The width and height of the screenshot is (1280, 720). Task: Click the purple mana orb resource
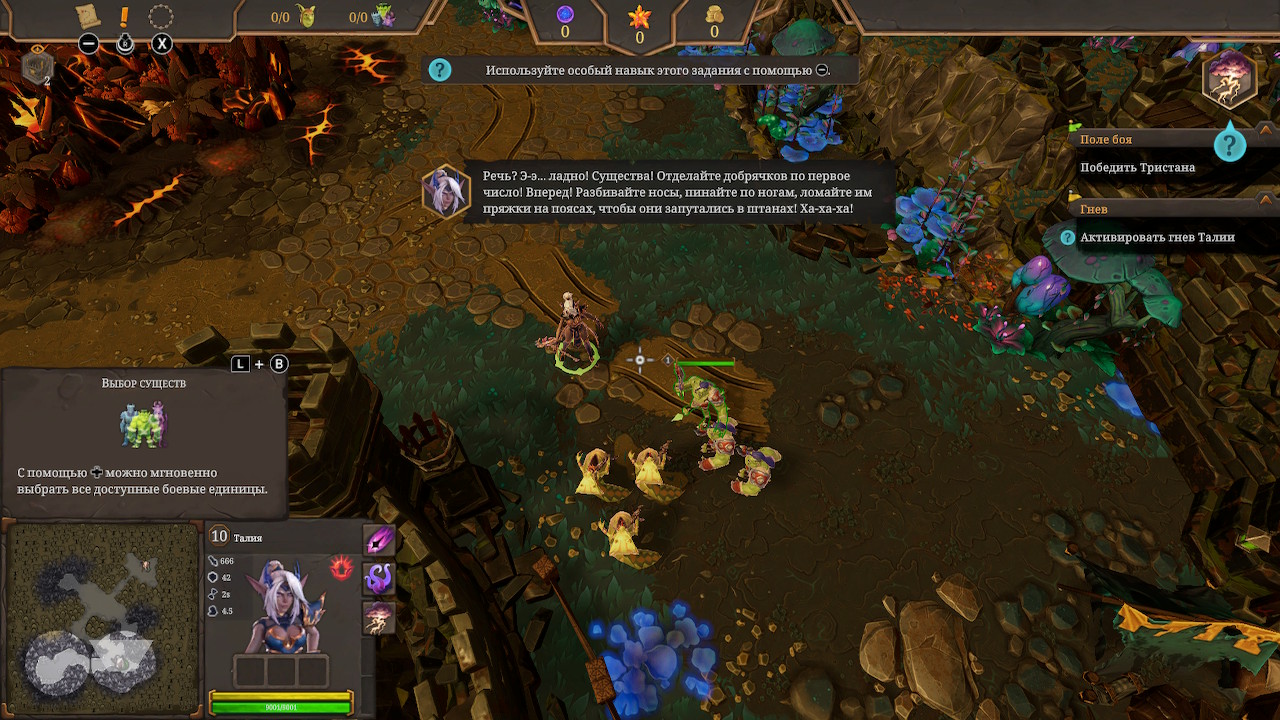564,14
